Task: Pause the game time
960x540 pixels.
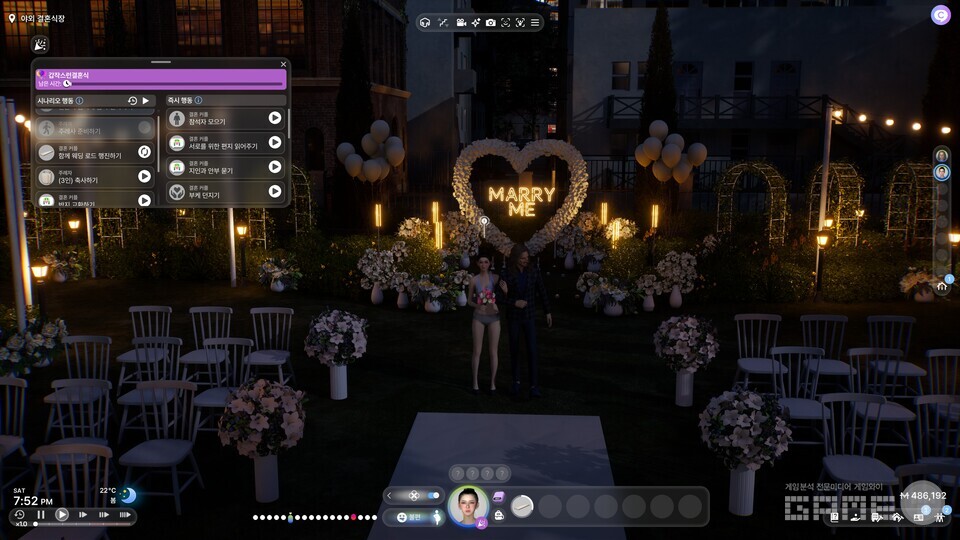Action: 41,515
